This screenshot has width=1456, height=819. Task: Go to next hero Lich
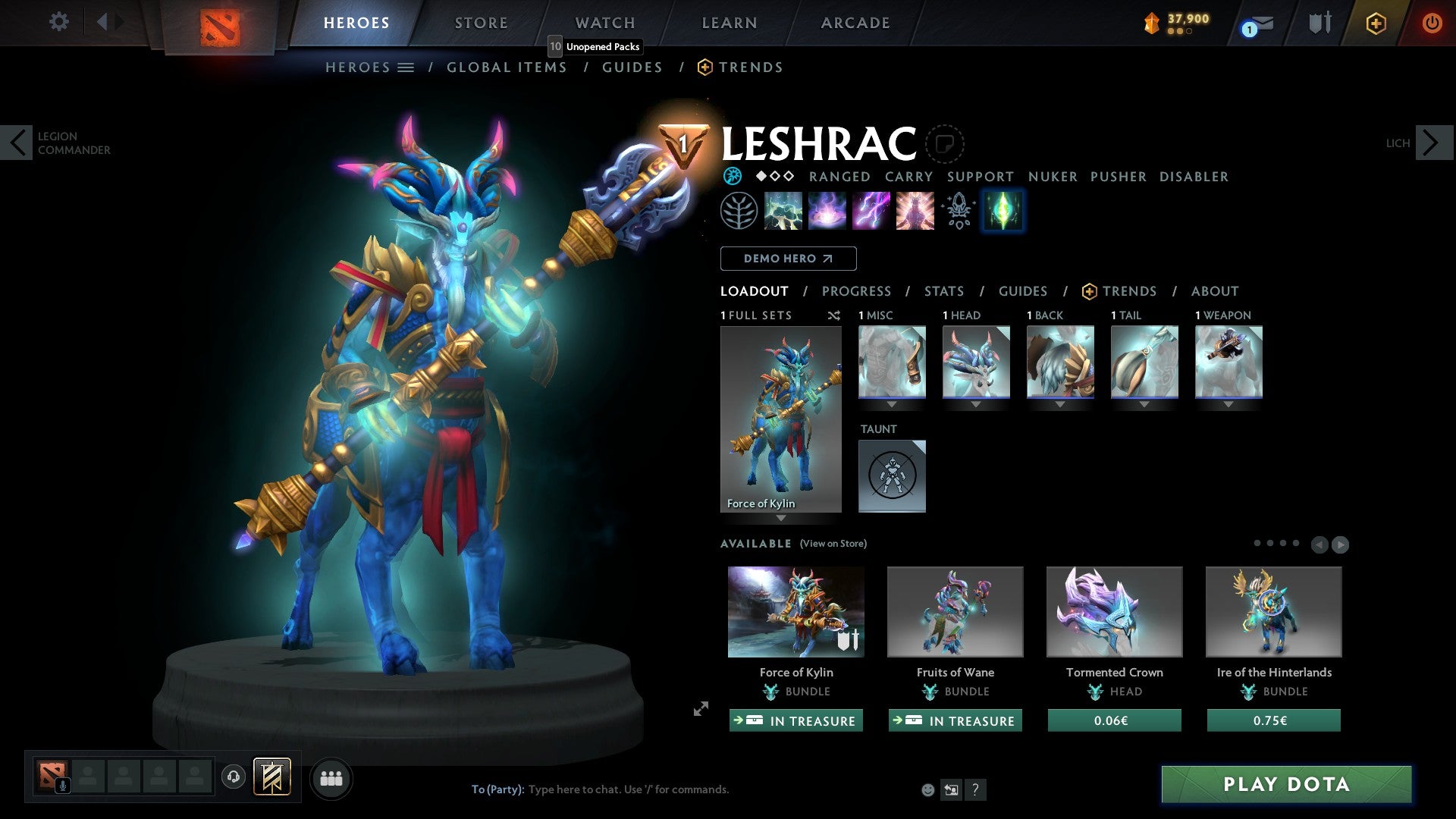point(1432,143)
